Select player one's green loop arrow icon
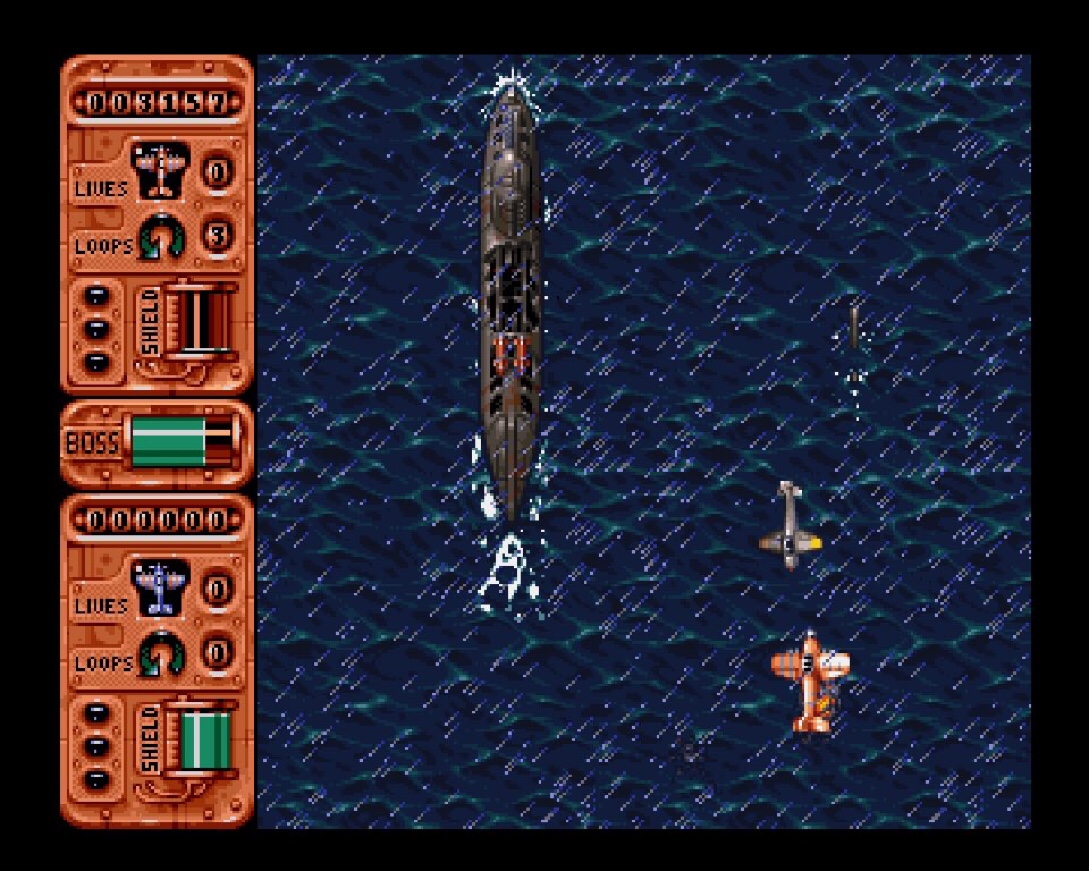 160,238
